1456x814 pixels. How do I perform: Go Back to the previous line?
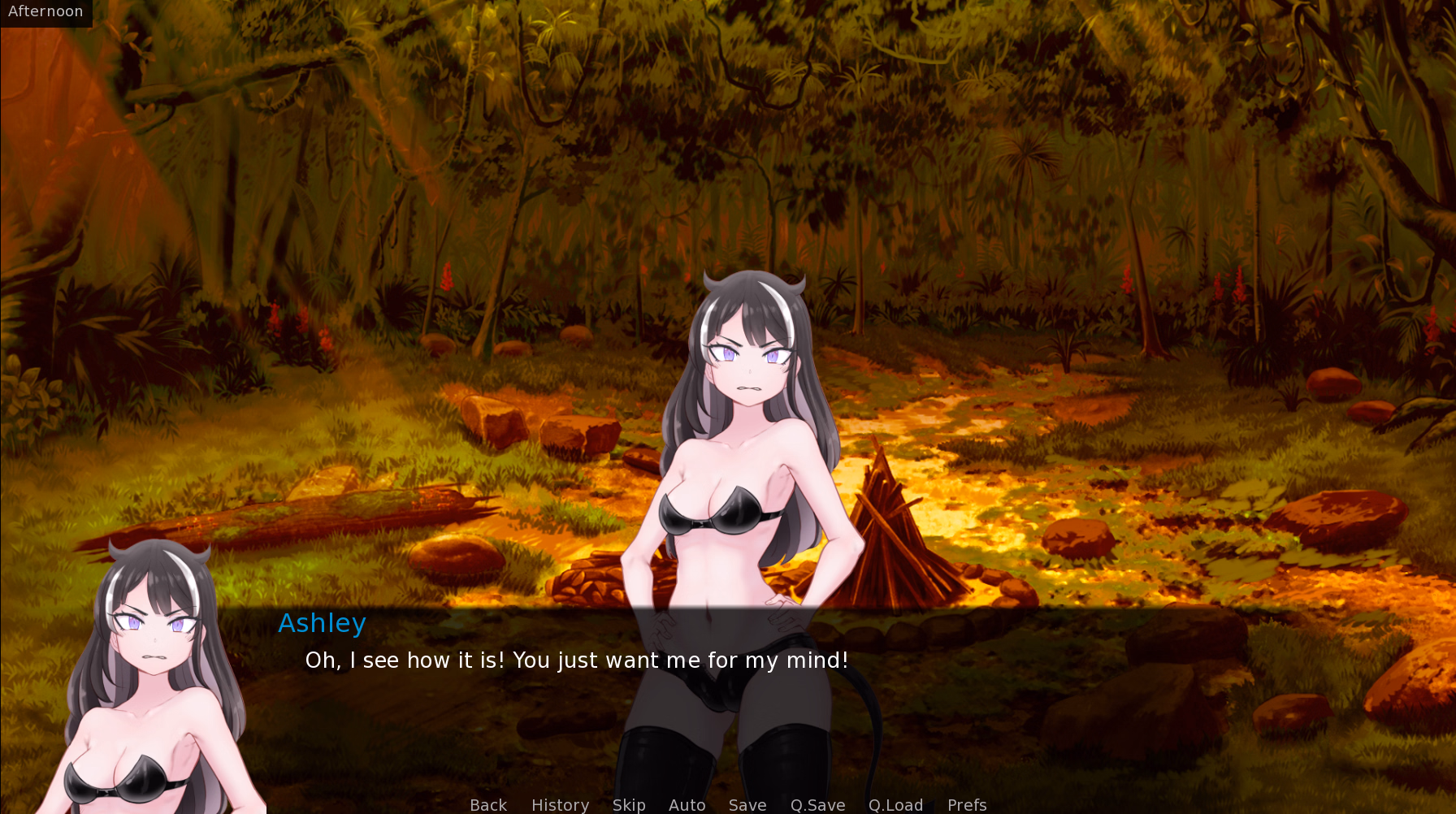tap(488, 804)
